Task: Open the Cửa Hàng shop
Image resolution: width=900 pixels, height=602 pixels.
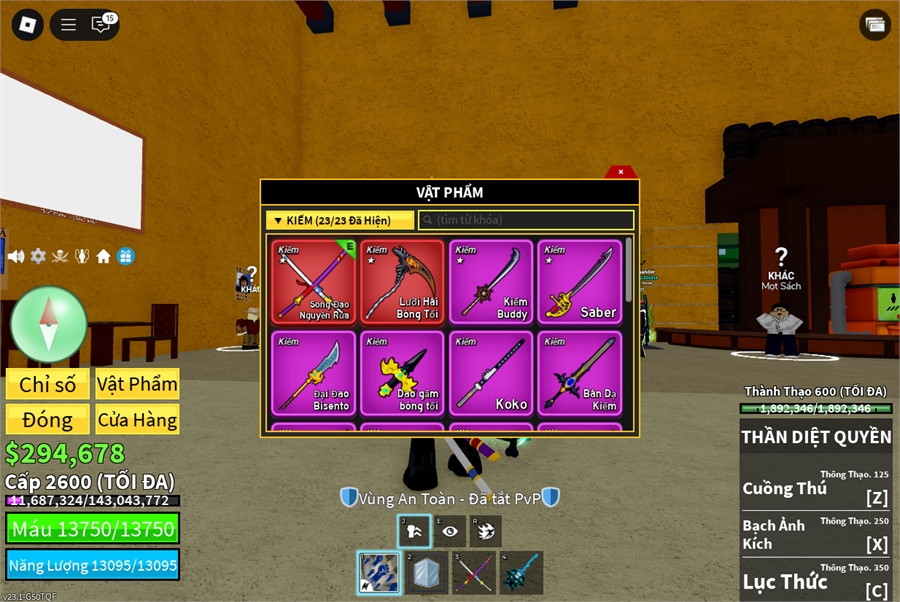Action: click(x=137, y=419)
